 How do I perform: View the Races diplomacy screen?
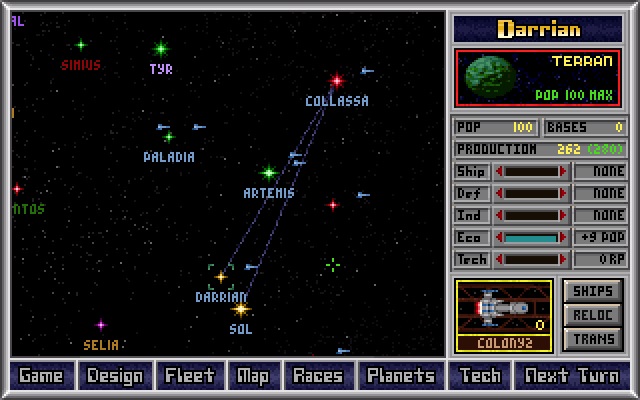point(317,376)
